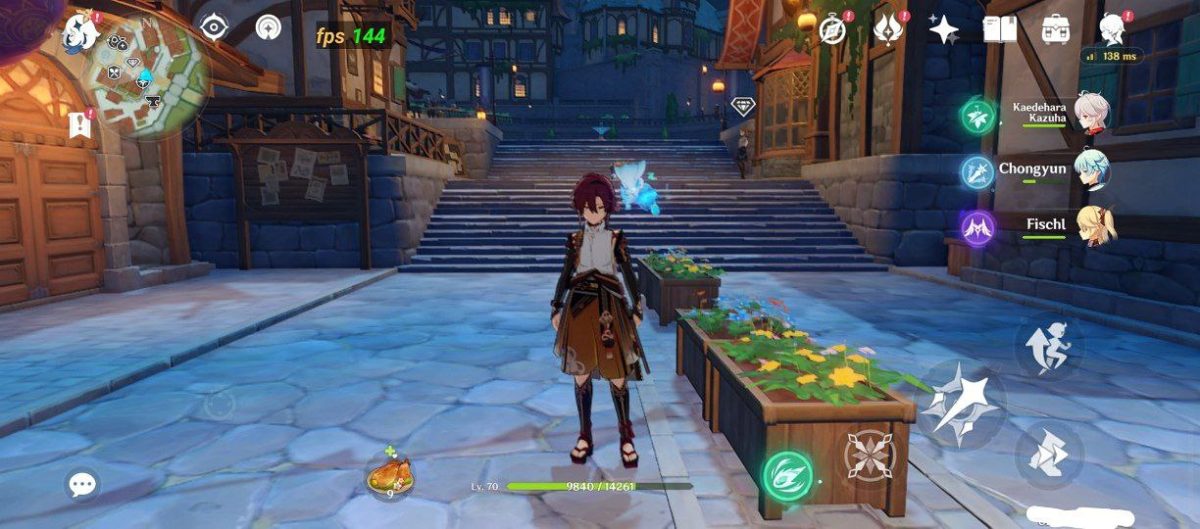Open the quest banner icon
1200x529 pixels.
(x=78, y=124)
